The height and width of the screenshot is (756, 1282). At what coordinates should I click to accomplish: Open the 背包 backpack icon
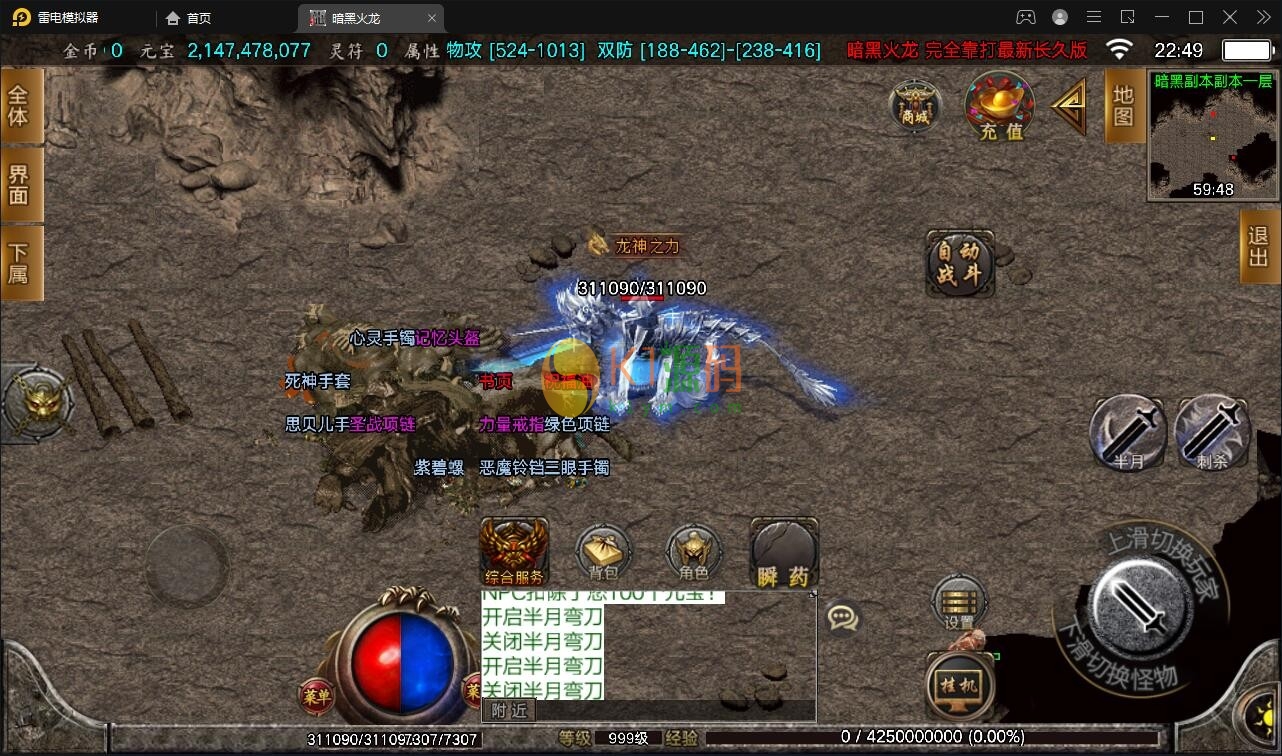tap(602, 552)
